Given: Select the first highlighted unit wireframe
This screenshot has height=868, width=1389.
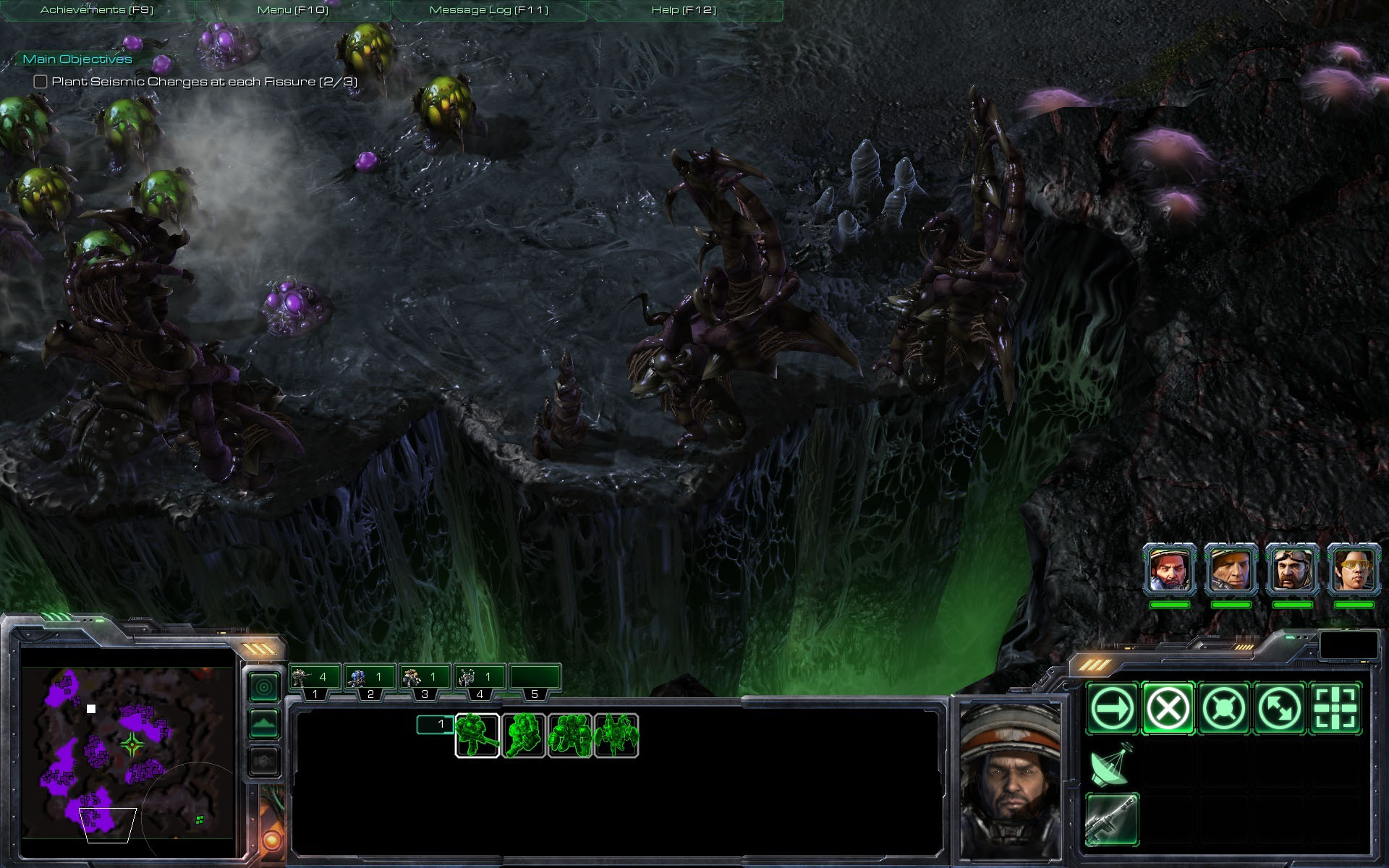Looking at the screenshot, I should point(477,736).
